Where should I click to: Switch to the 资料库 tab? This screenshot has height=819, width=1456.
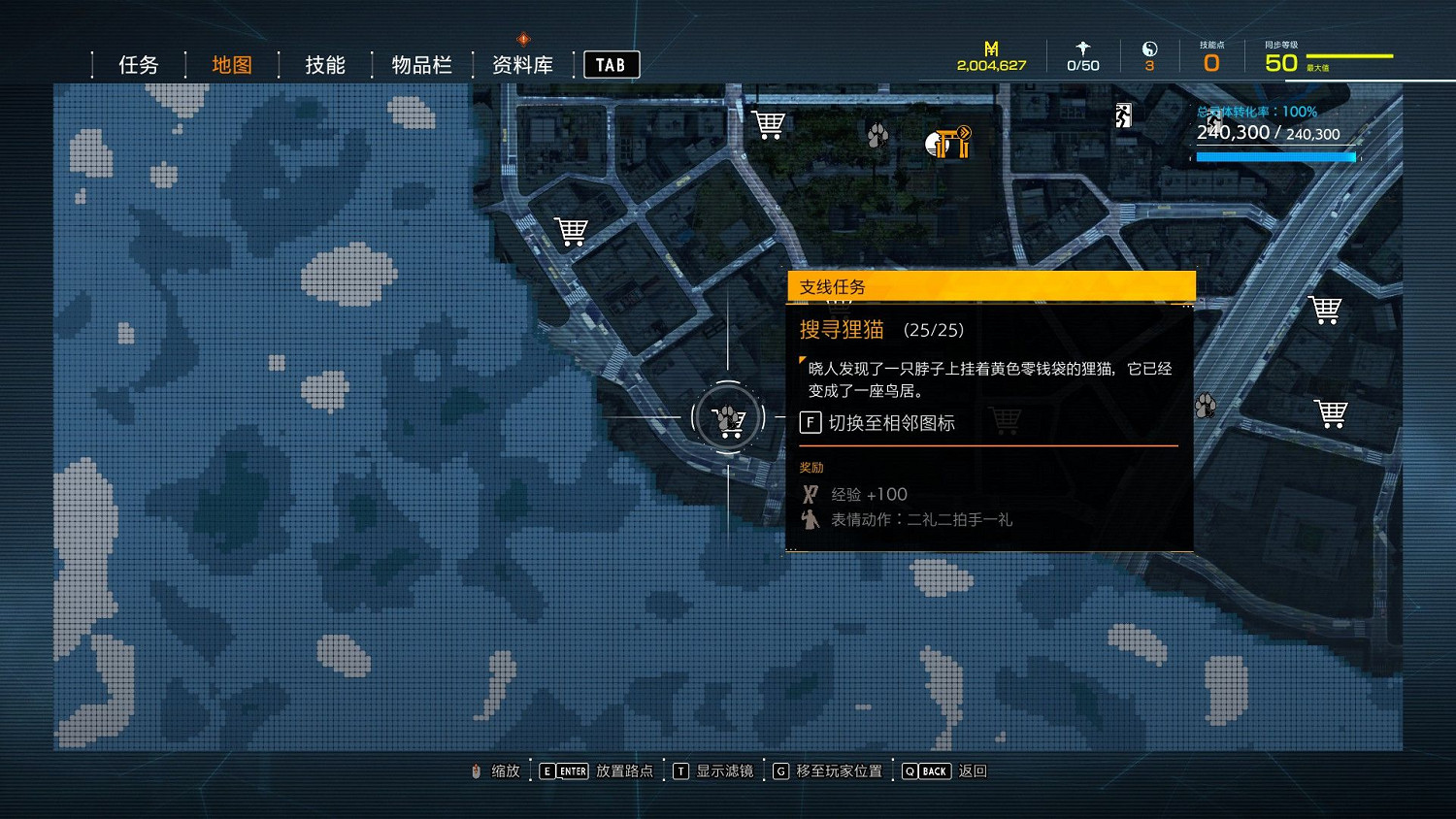522,64
